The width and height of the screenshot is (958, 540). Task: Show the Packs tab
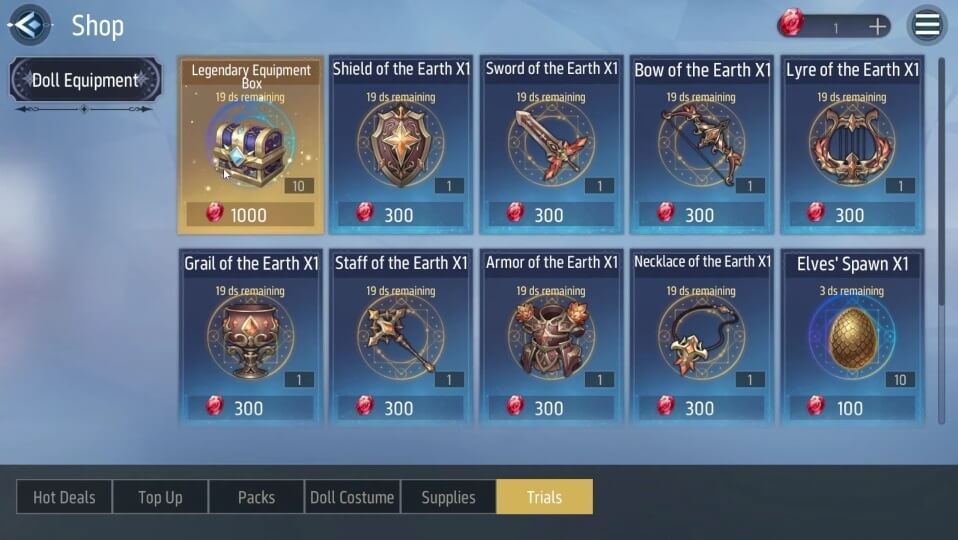[x=256, y=497]
